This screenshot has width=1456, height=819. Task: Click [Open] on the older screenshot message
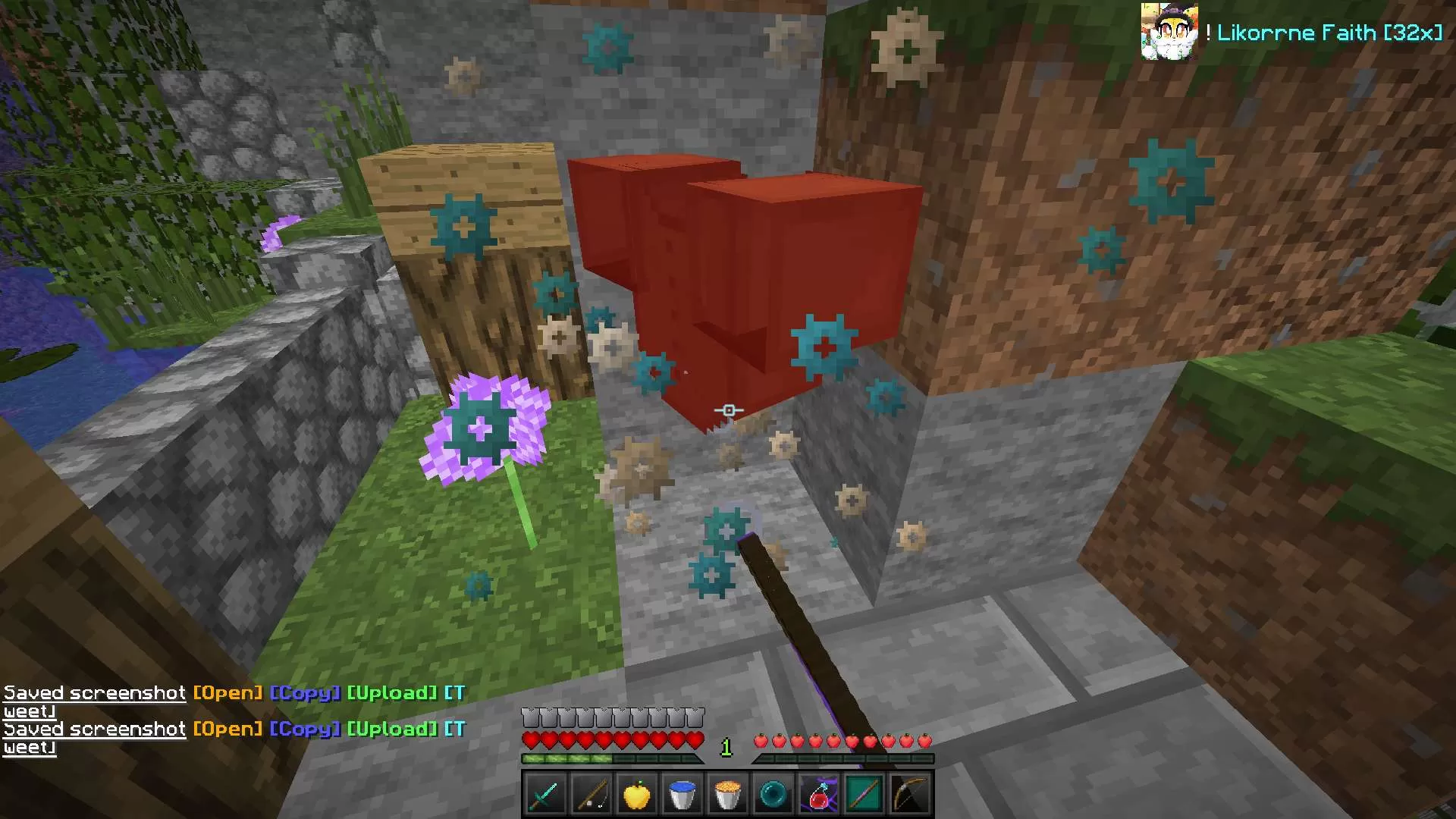click(x=227, y=693)
